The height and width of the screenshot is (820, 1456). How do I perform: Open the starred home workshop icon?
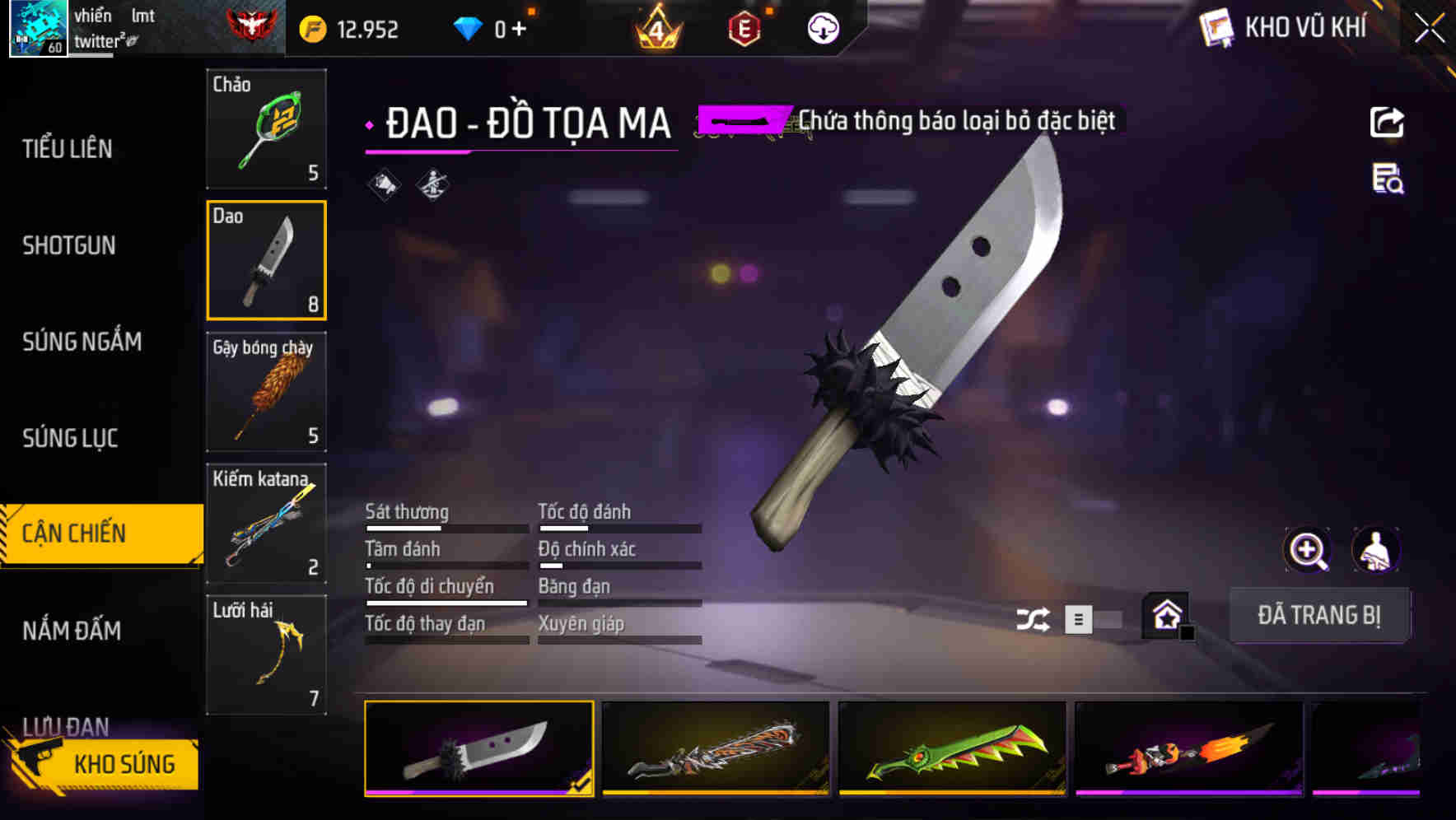coord(1164,616)
